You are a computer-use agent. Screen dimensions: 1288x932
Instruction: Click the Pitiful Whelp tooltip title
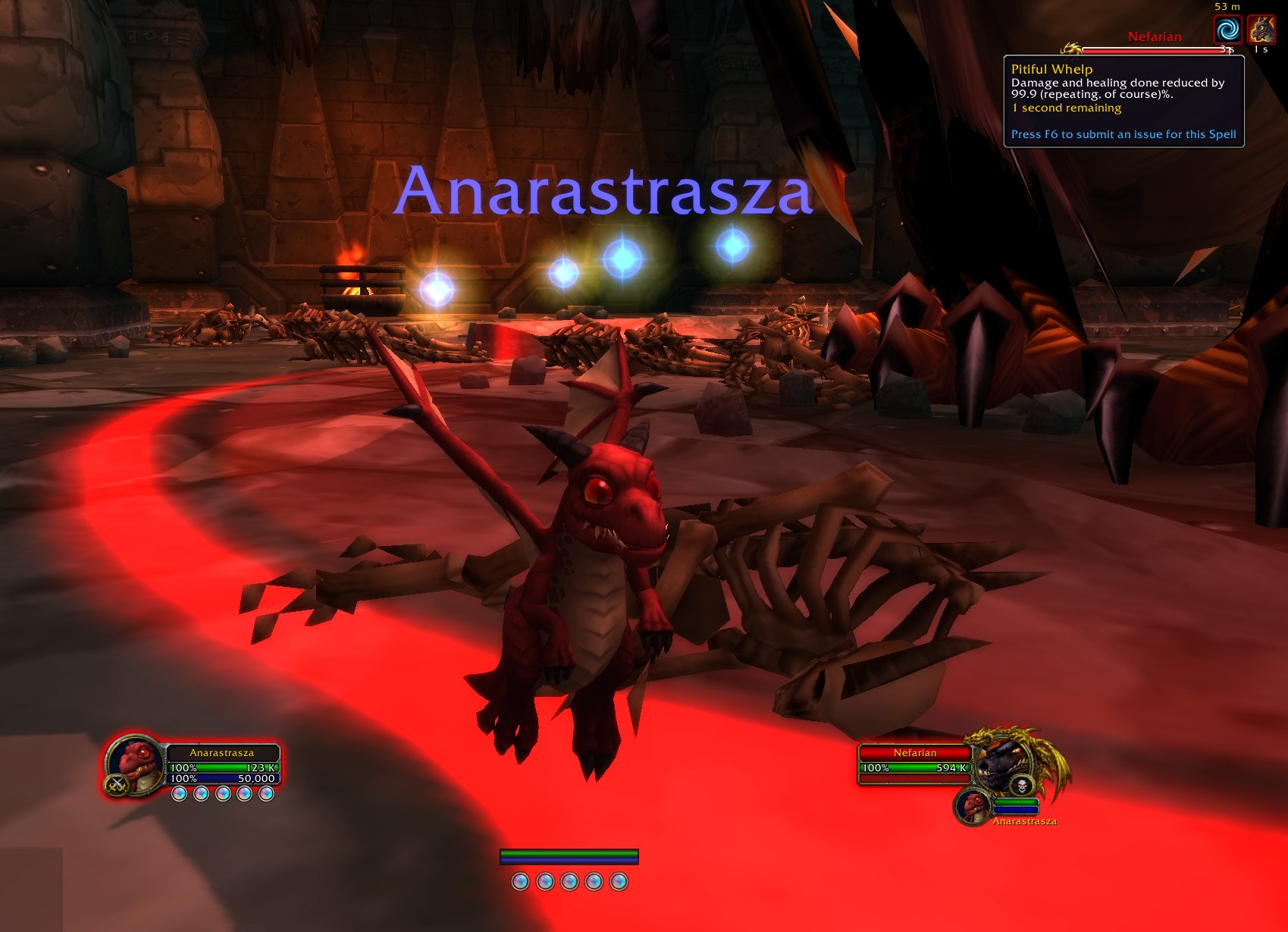tap(1051, 69)
